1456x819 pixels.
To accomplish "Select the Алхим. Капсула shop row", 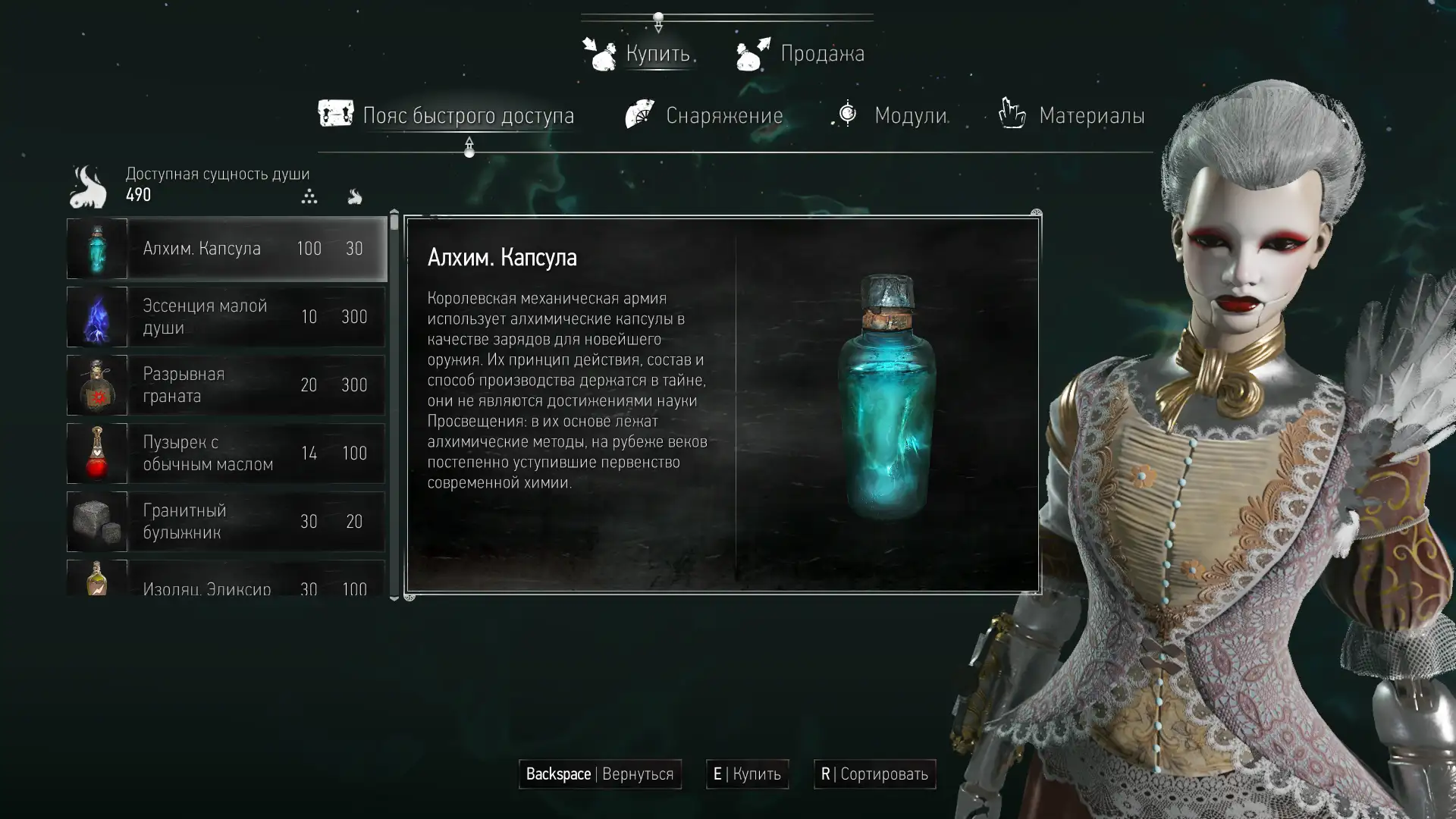I will point(226,249).
